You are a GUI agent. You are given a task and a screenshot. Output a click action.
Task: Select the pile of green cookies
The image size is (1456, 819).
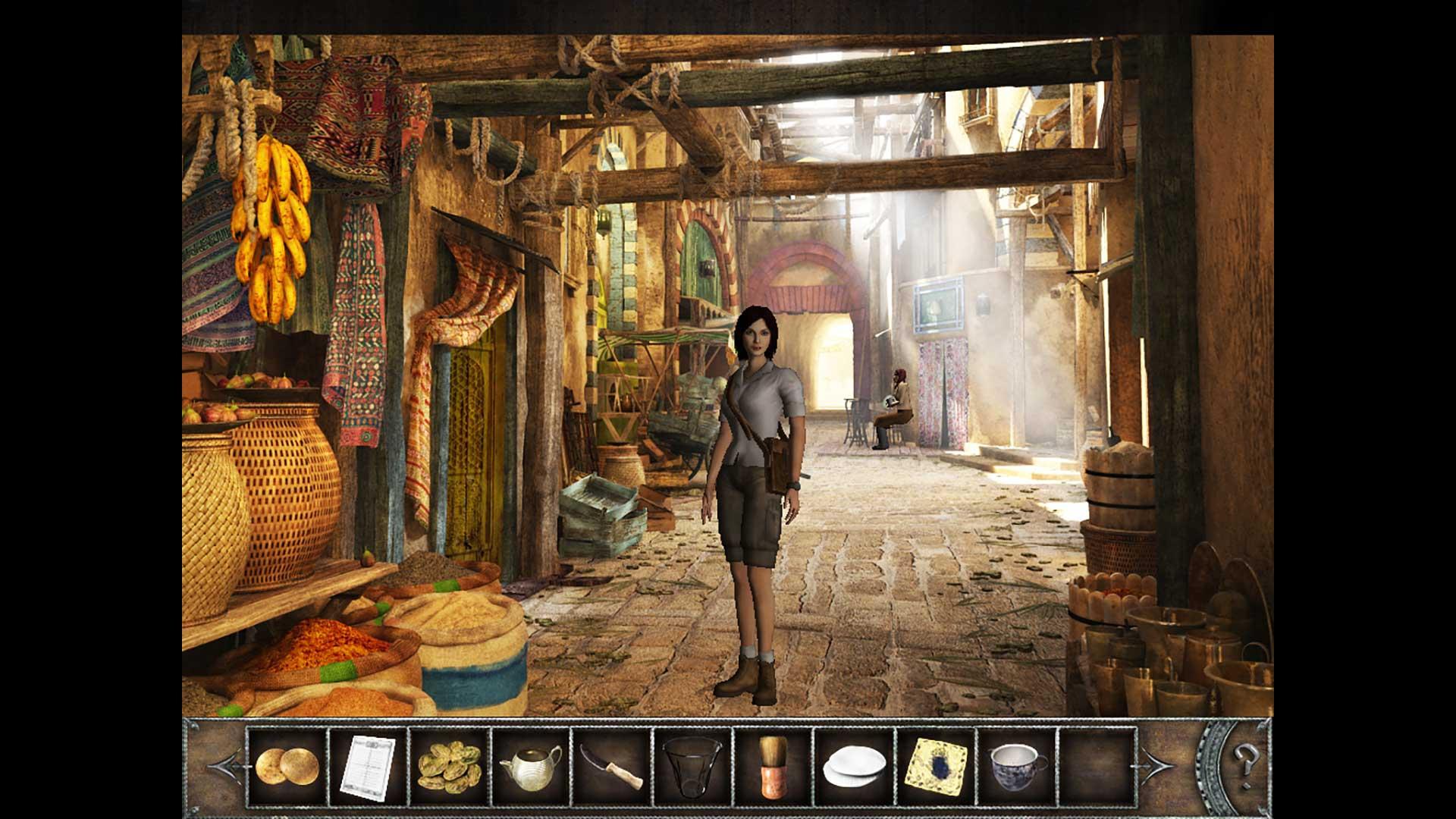449,764
